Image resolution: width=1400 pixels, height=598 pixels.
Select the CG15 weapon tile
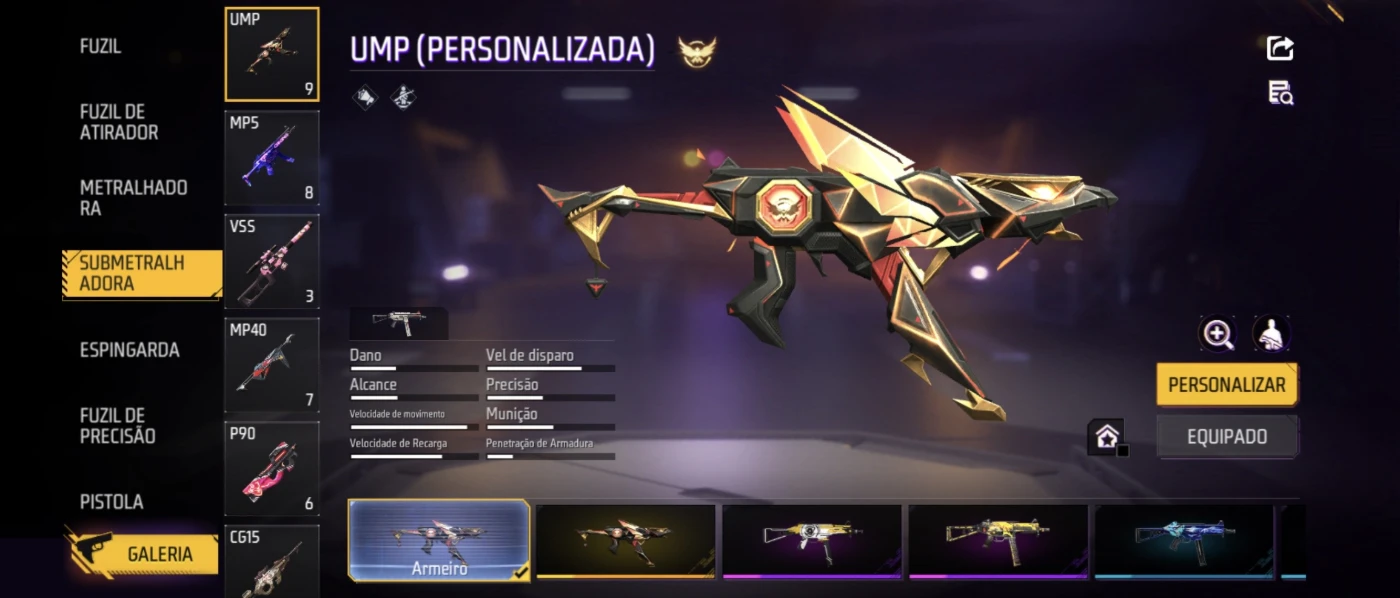pyautogui.click(x=272, y=562)
